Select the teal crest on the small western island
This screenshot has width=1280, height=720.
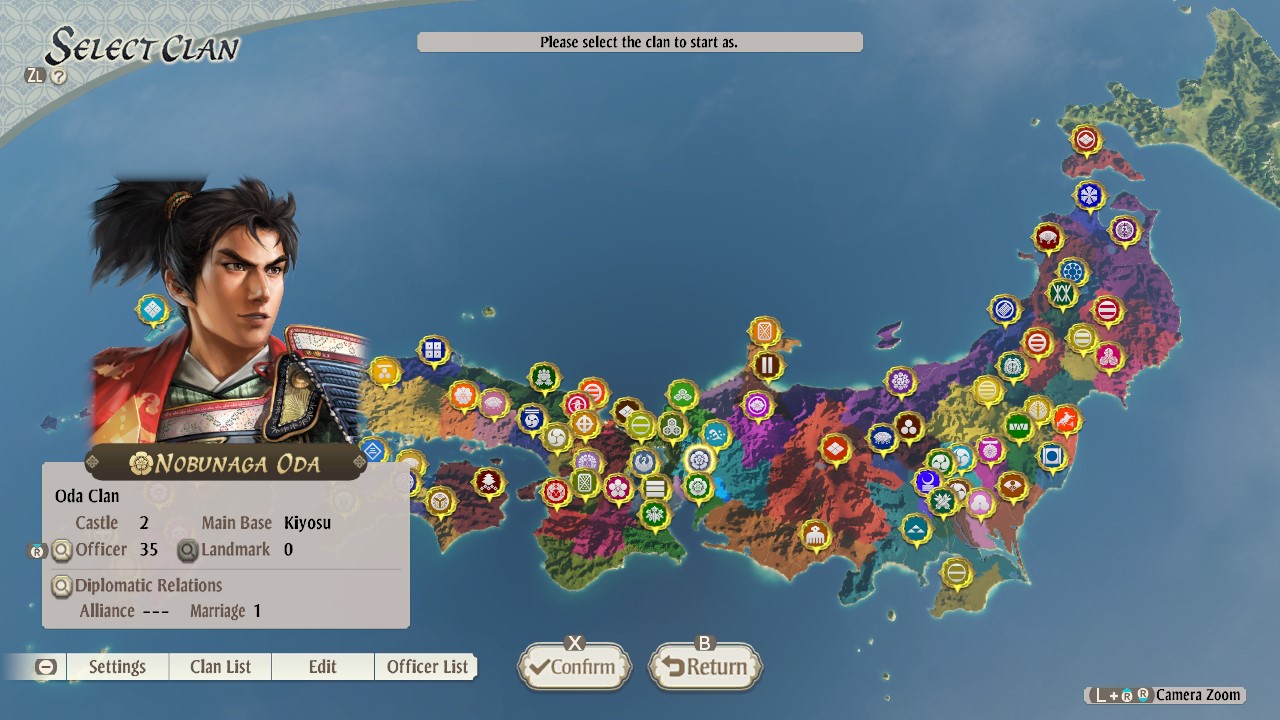pos(151,310)
